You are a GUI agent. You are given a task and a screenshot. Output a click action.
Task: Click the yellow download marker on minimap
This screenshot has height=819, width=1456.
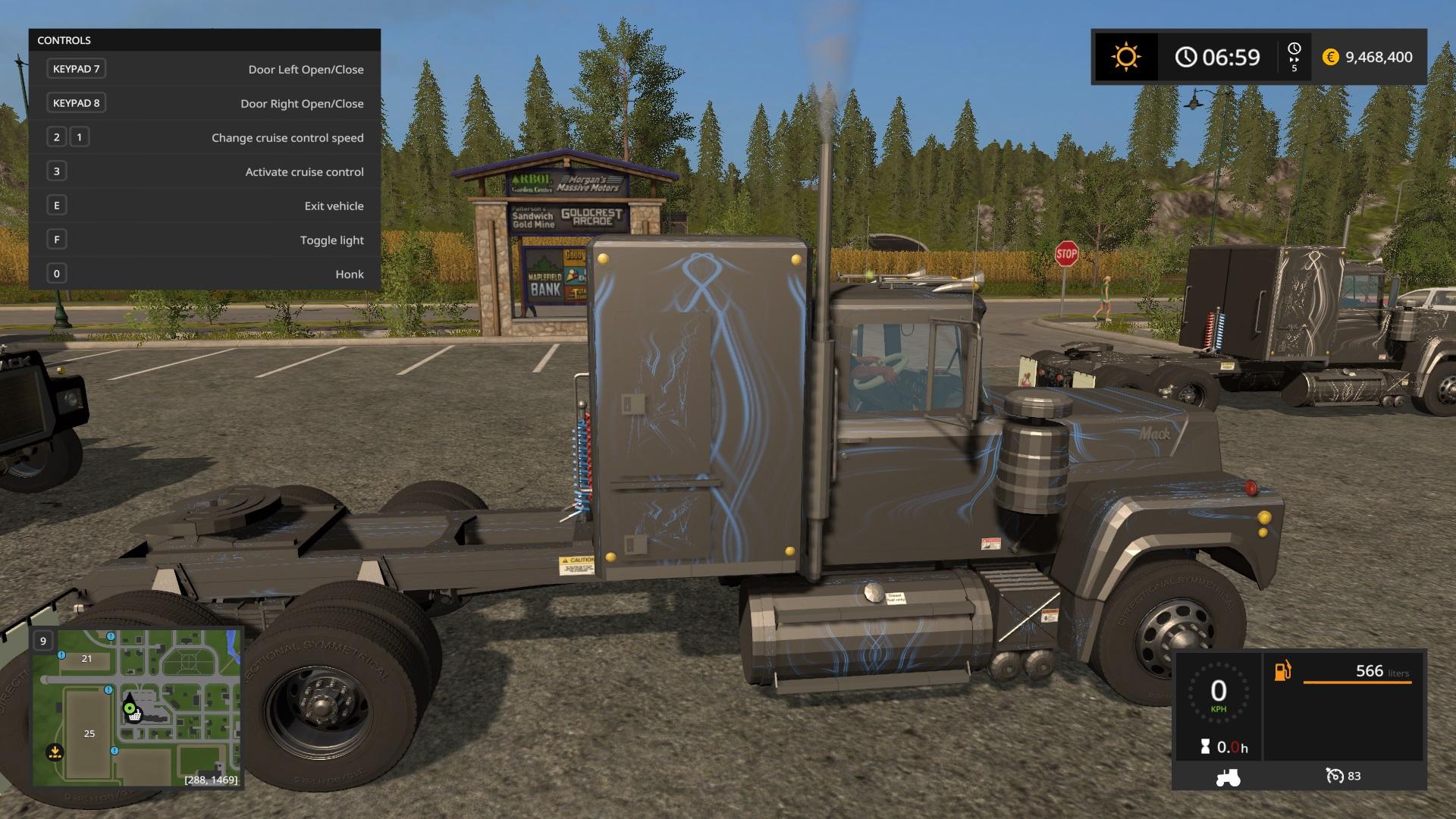coord(55,752)
